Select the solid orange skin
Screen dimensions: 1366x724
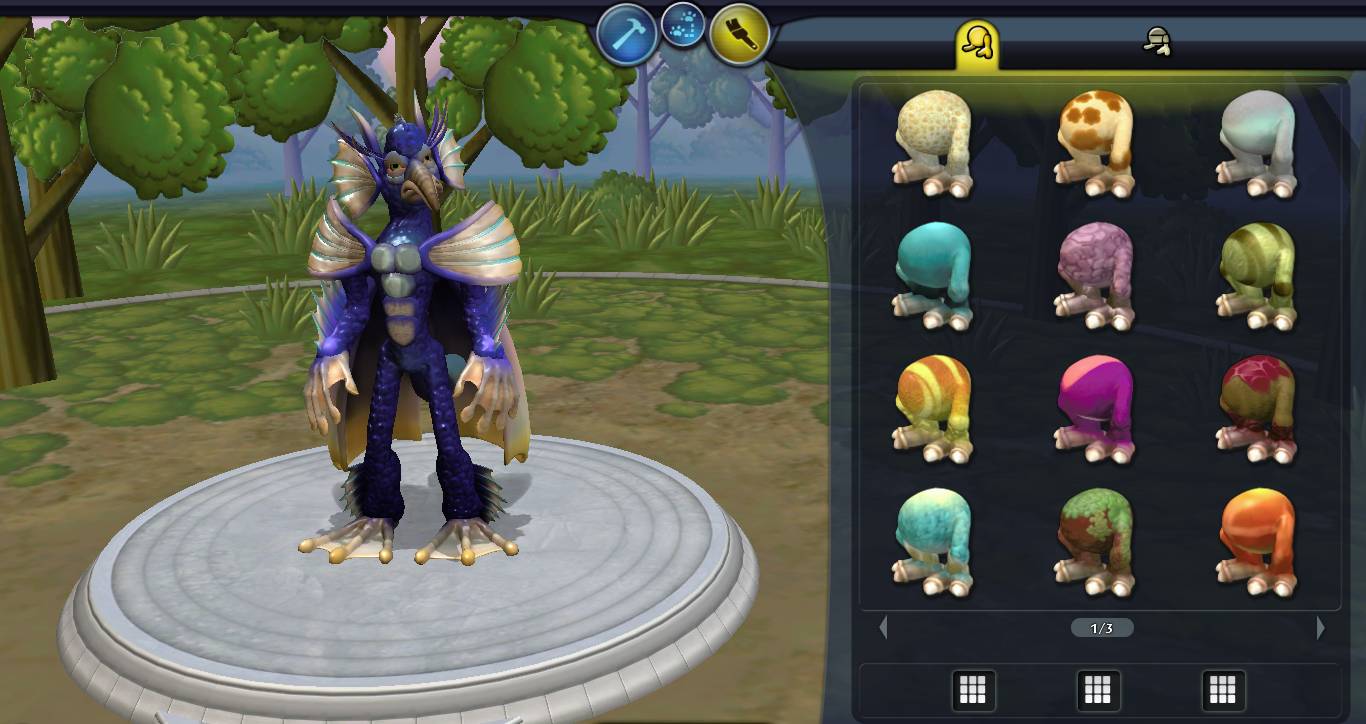coord(1258,541)
